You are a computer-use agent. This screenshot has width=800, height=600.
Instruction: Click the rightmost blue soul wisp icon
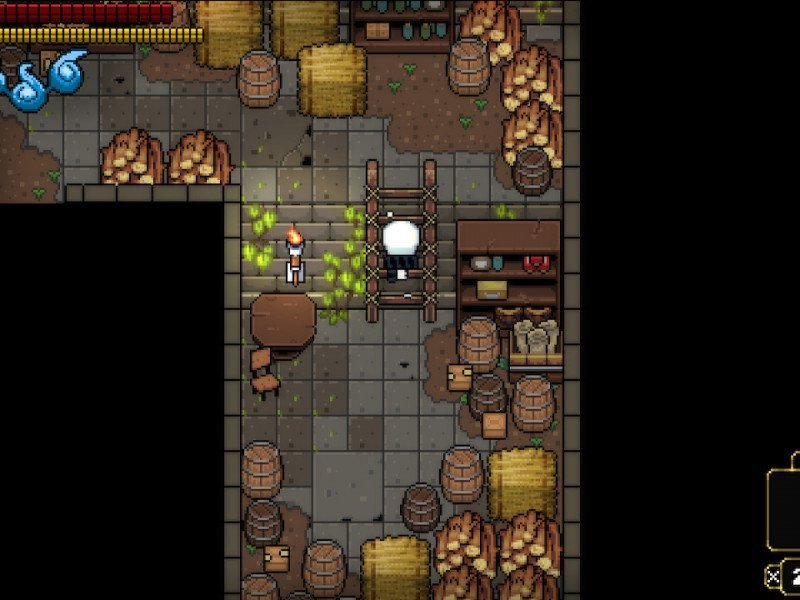pyautogui.click(x=68, y=74)
